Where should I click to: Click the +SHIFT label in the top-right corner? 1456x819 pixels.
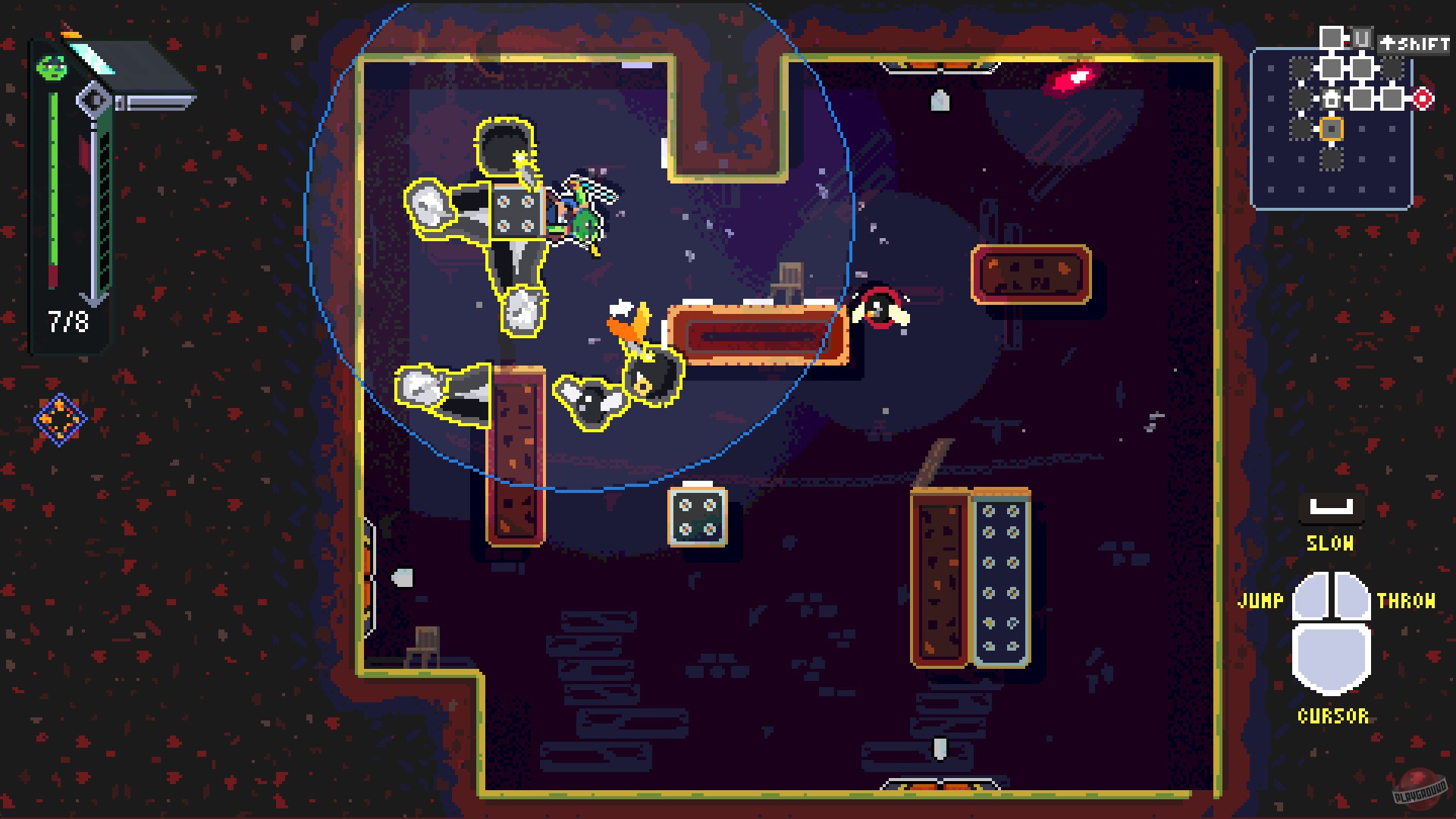pyautogui.click(x=1414, y=44)
